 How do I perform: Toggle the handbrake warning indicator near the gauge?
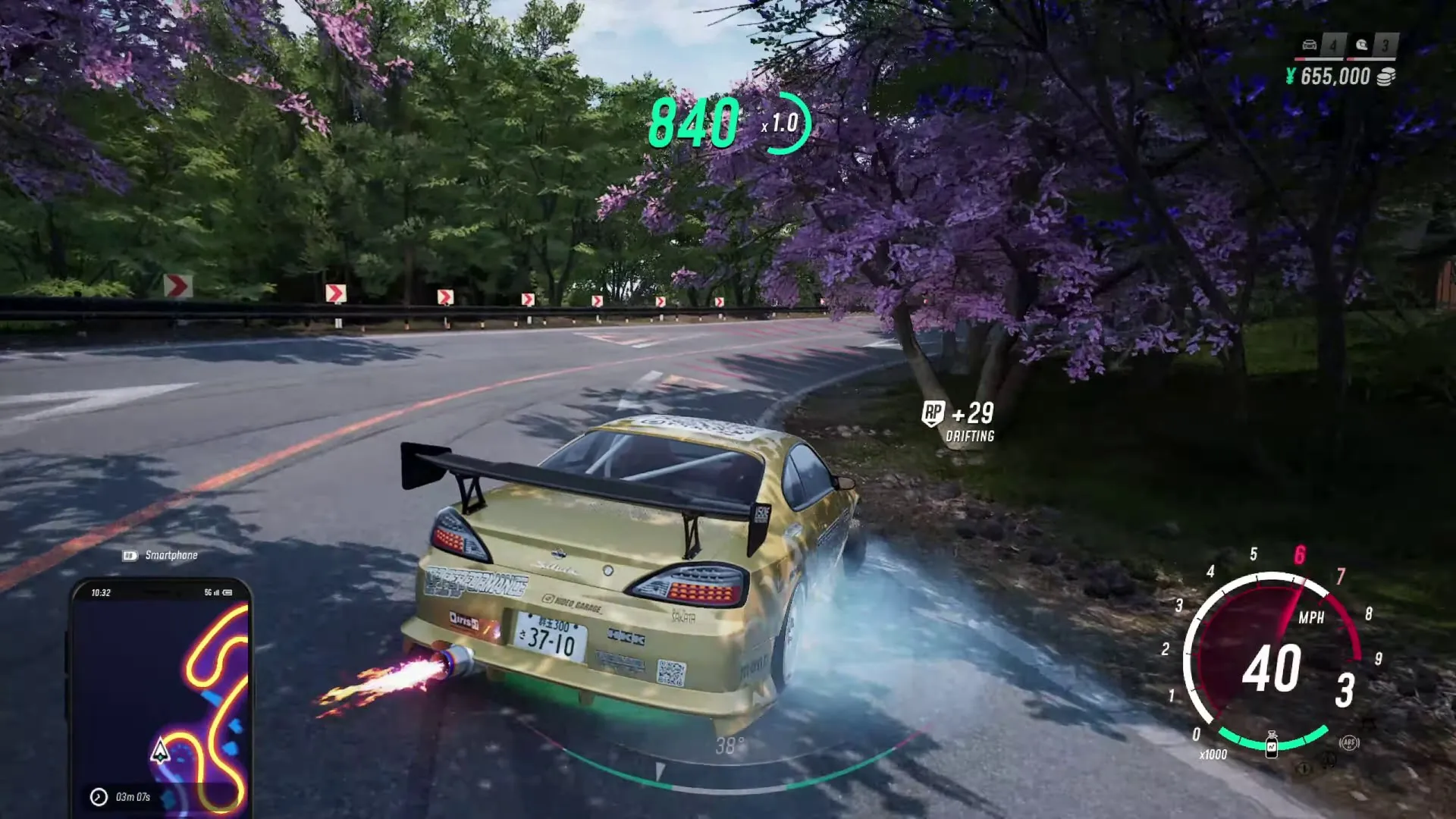pos(1305,768)
